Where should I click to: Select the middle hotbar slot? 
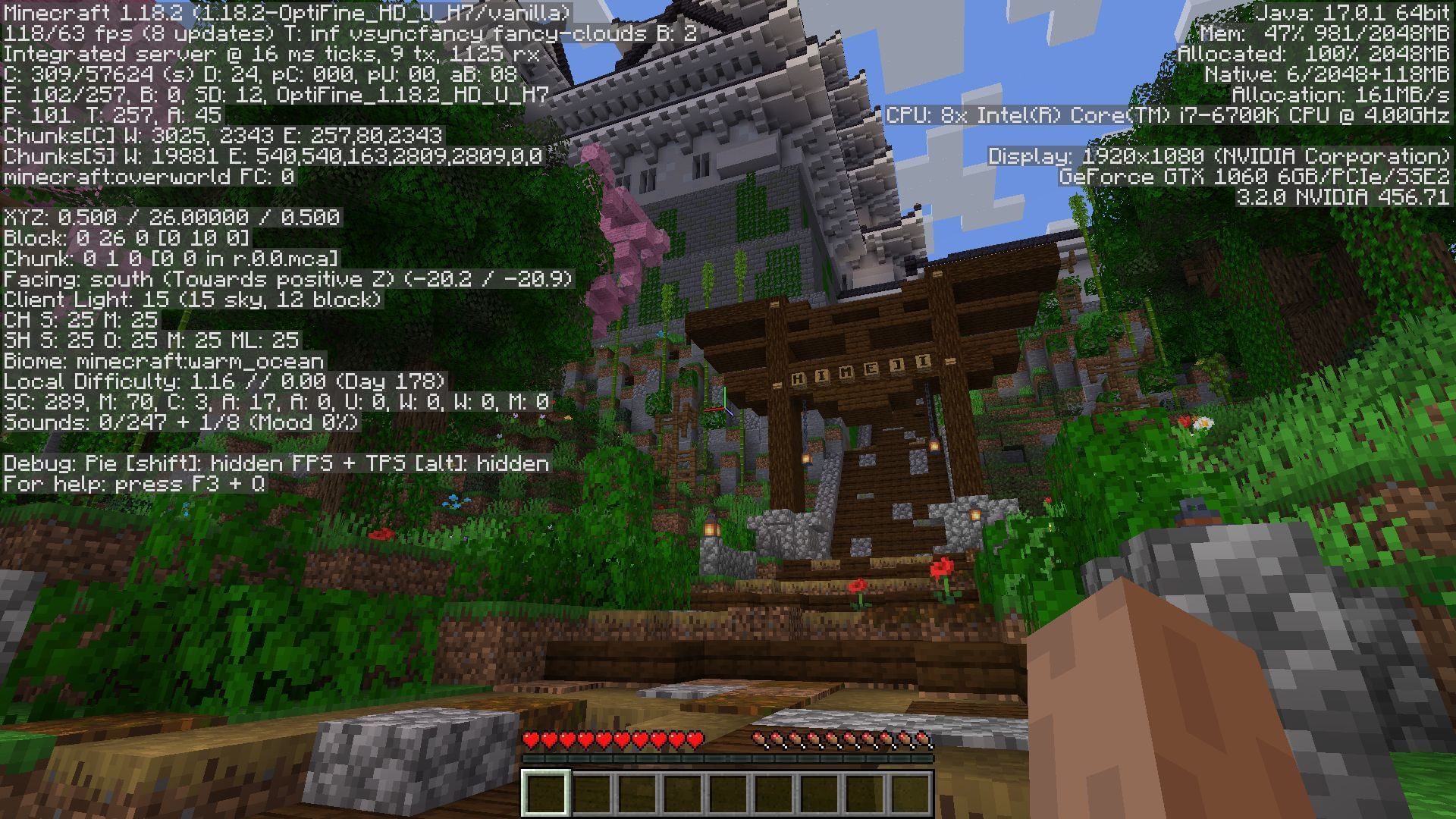[726, 795]
